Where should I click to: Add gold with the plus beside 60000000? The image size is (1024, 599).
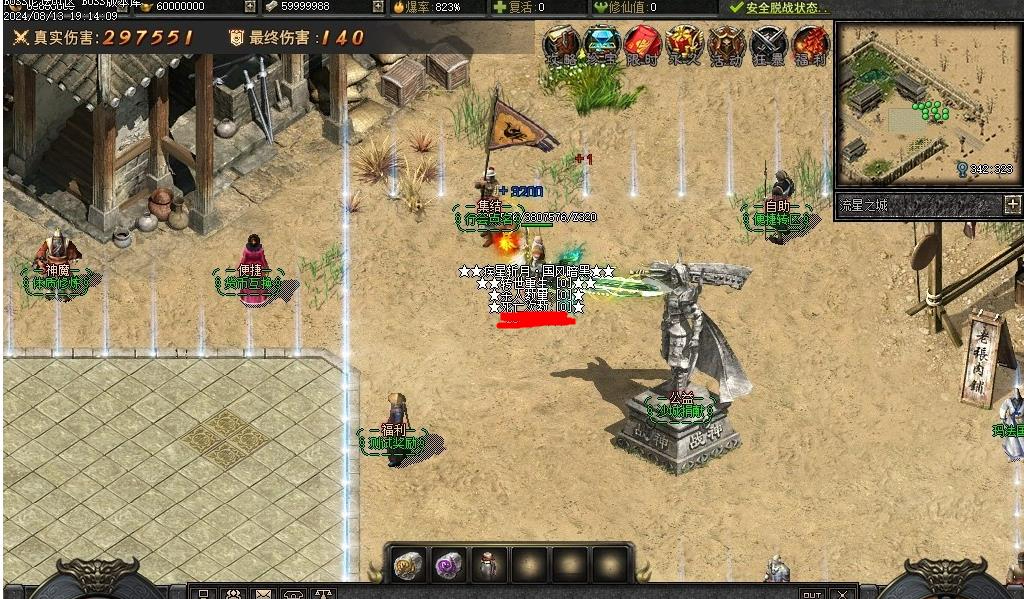point(250,7)
